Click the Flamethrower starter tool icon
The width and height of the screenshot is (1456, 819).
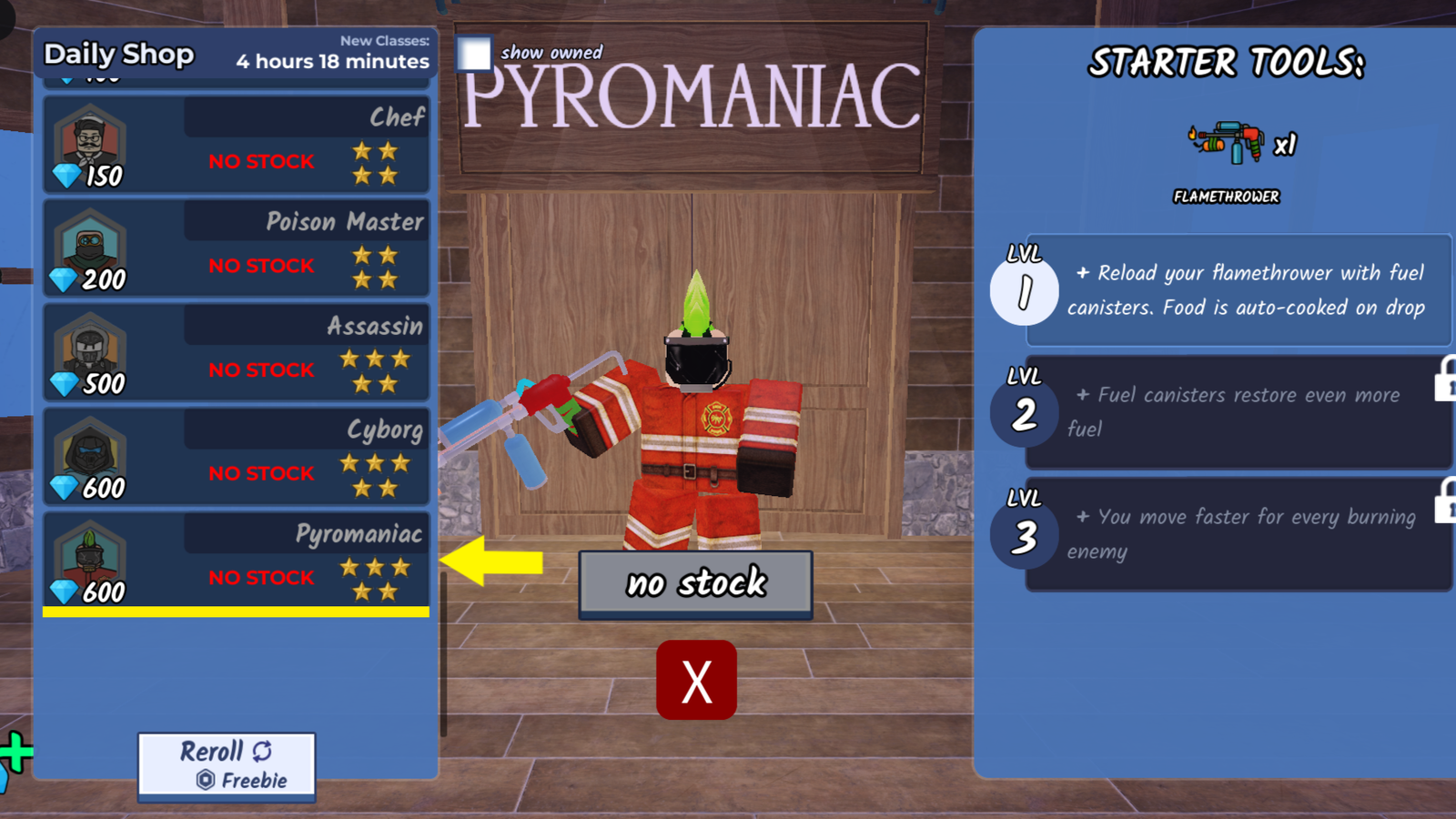[1228, 144]
